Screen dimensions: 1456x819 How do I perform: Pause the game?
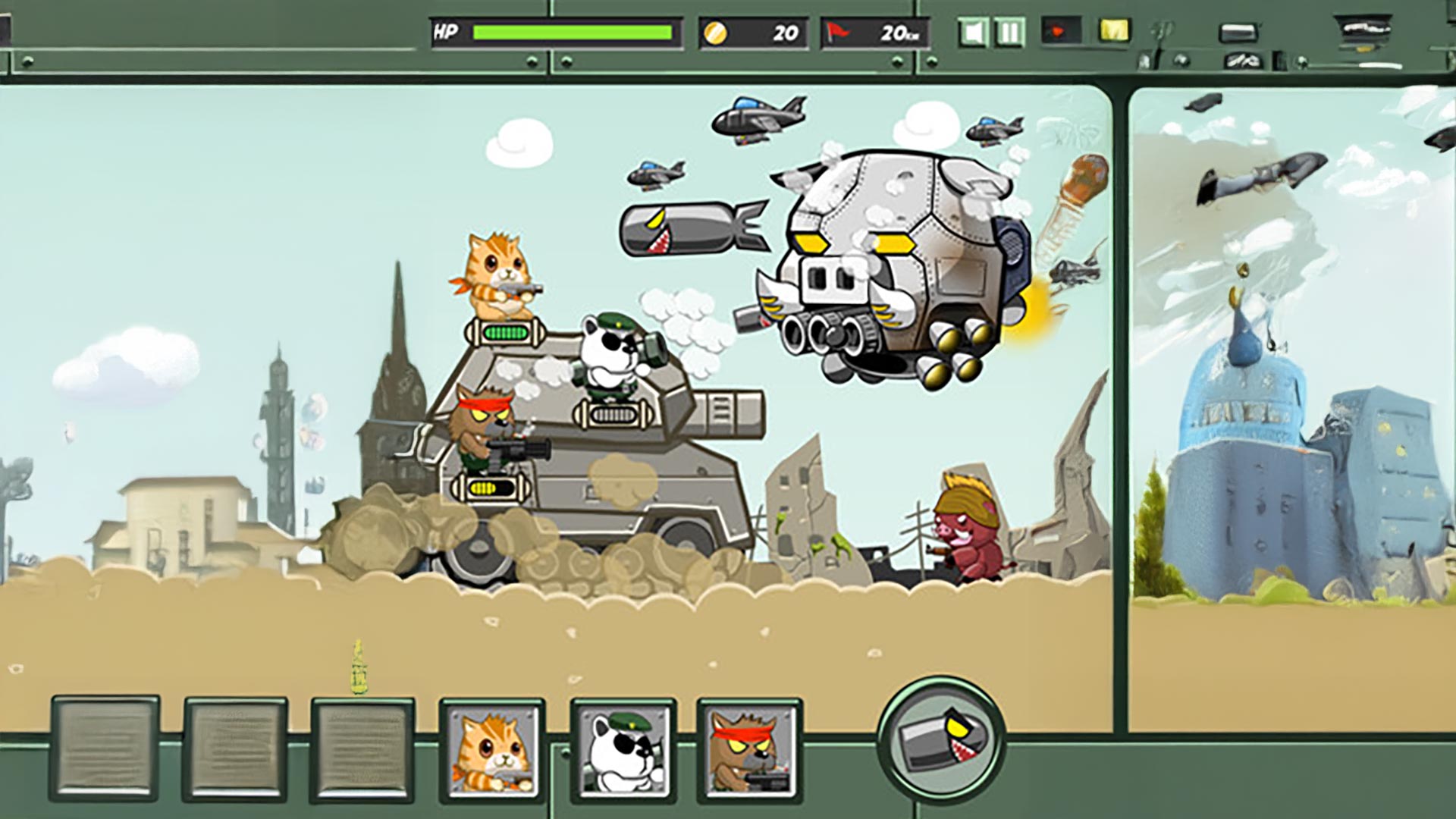click(x=1009, y=33)
